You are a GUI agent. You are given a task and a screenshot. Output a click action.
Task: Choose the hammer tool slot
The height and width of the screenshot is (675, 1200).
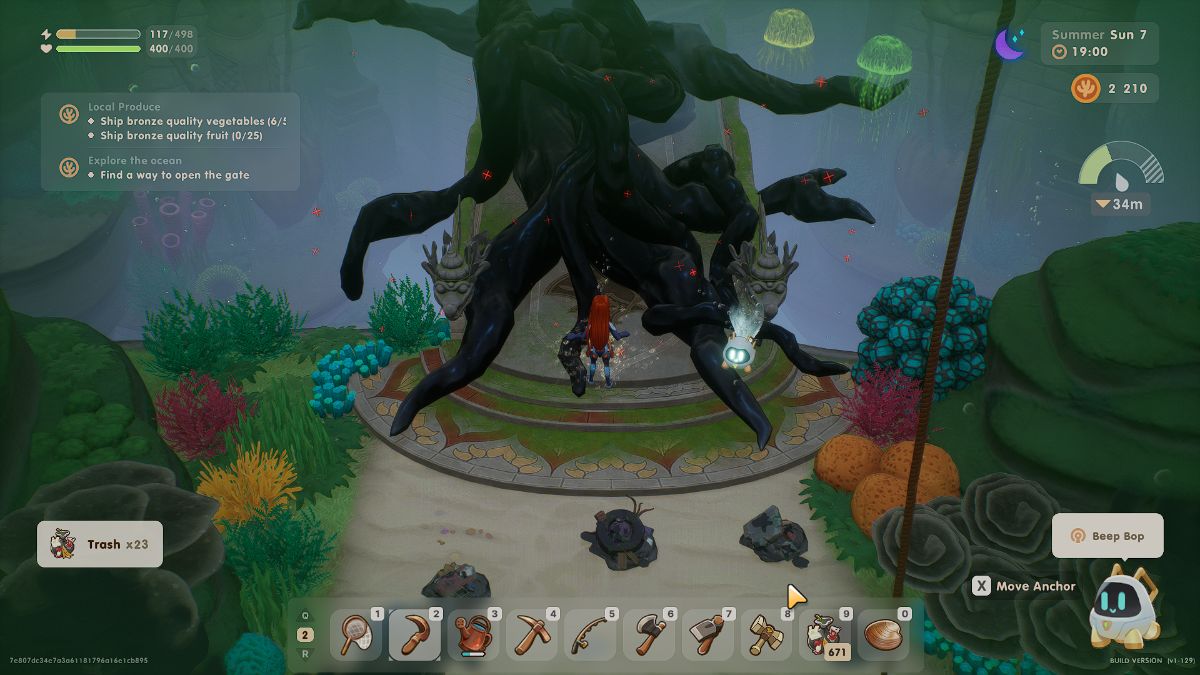[x=767, y=635]
